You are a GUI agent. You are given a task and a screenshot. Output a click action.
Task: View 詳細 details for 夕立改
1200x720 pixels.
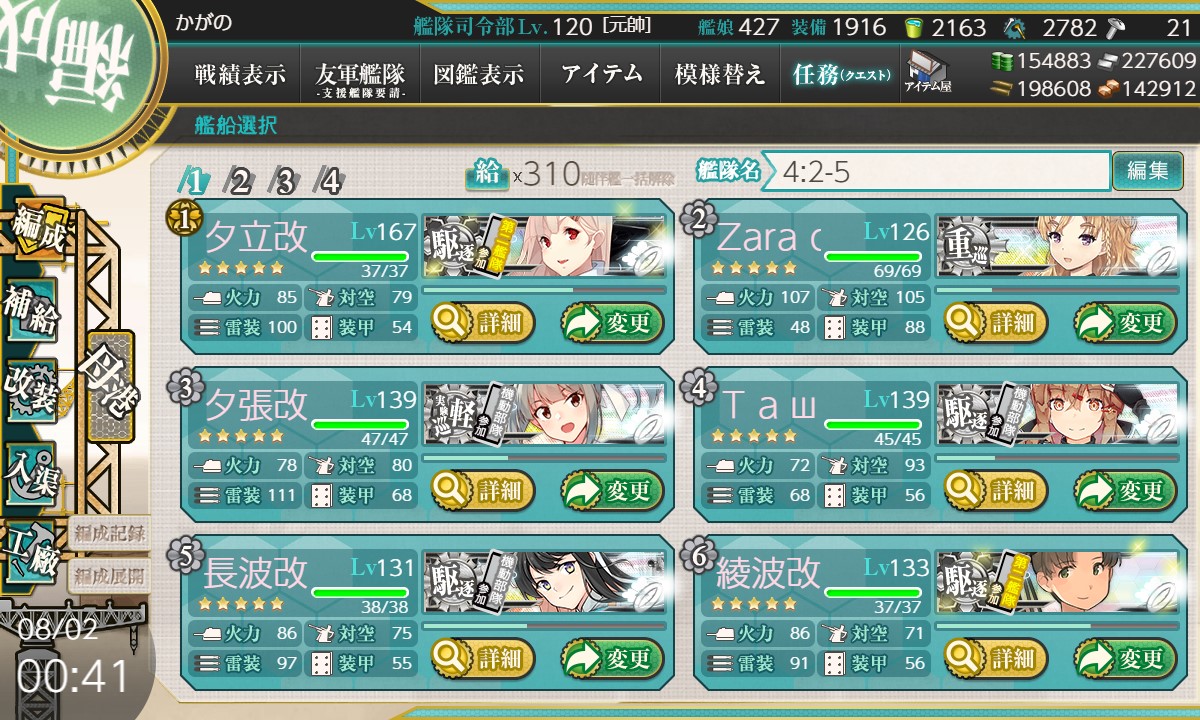pyautogui.click(x=483, y=323)
